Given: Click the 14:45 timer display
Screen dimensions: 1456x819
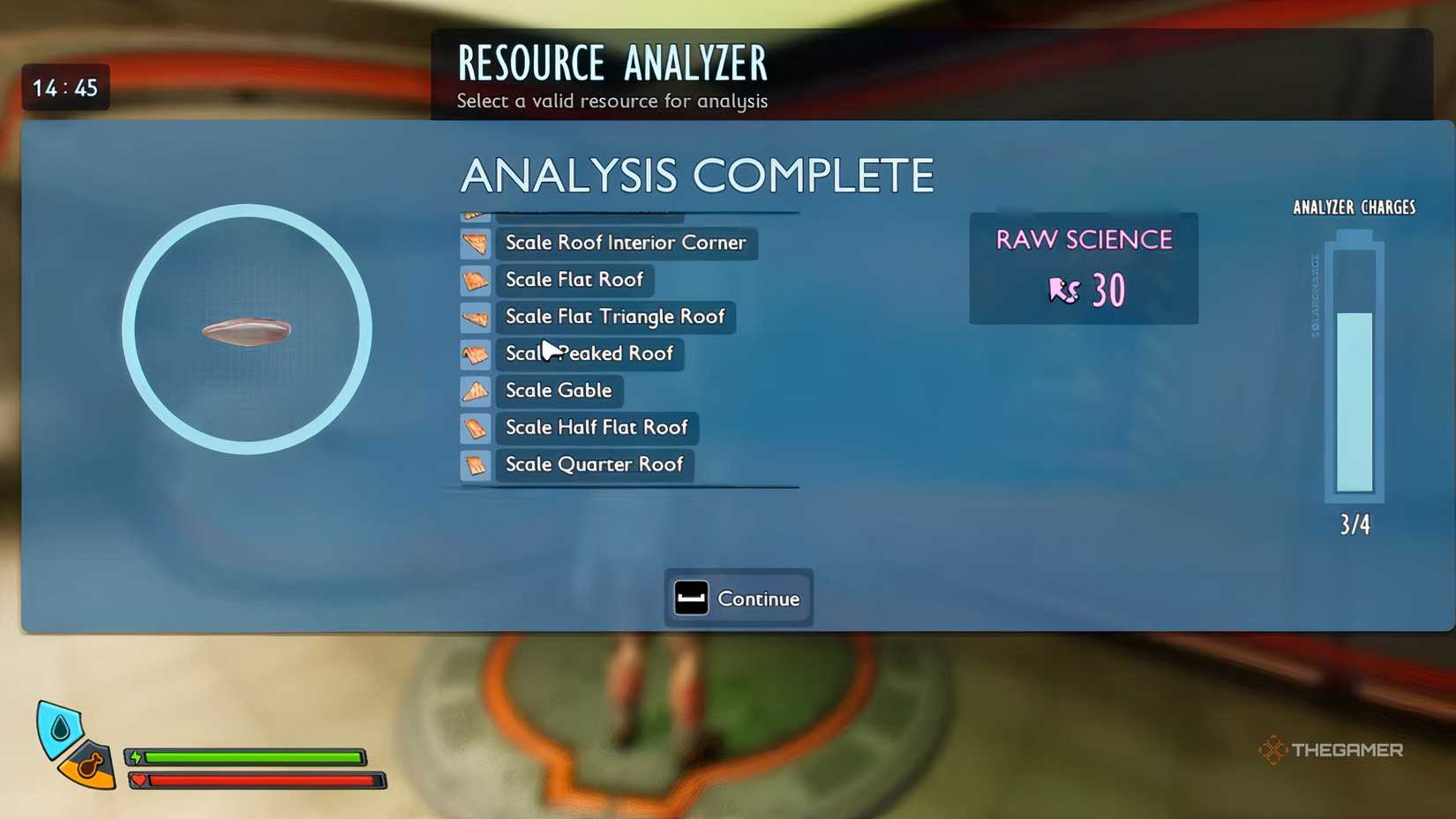Looking at the screenshot, I should [65, 86].
